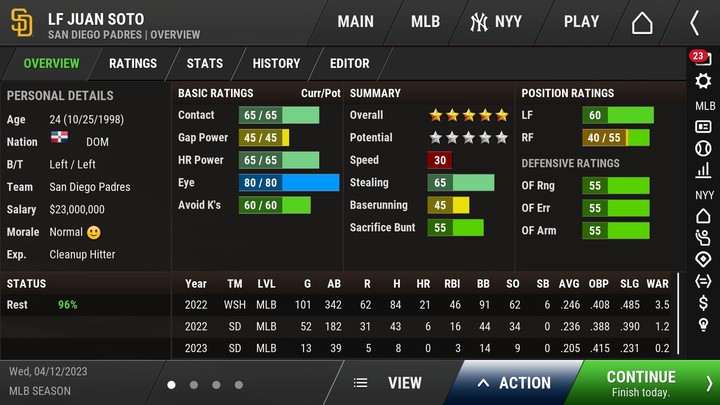Open the MAIN menu
Viewport: 720px width, 405px height.
click(355, 21)
